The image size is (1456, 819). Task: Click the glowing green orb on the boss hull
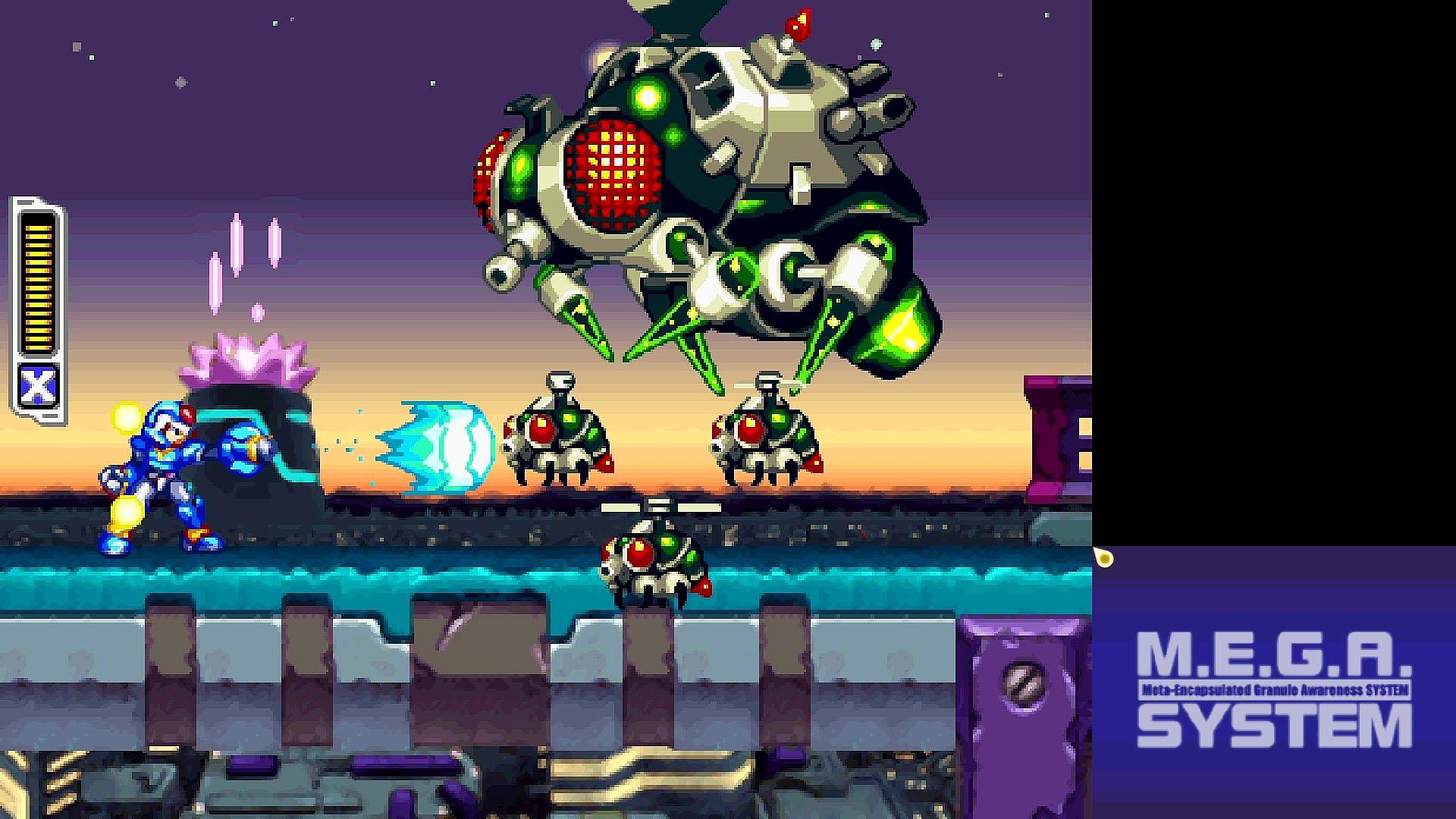[648, 95]
